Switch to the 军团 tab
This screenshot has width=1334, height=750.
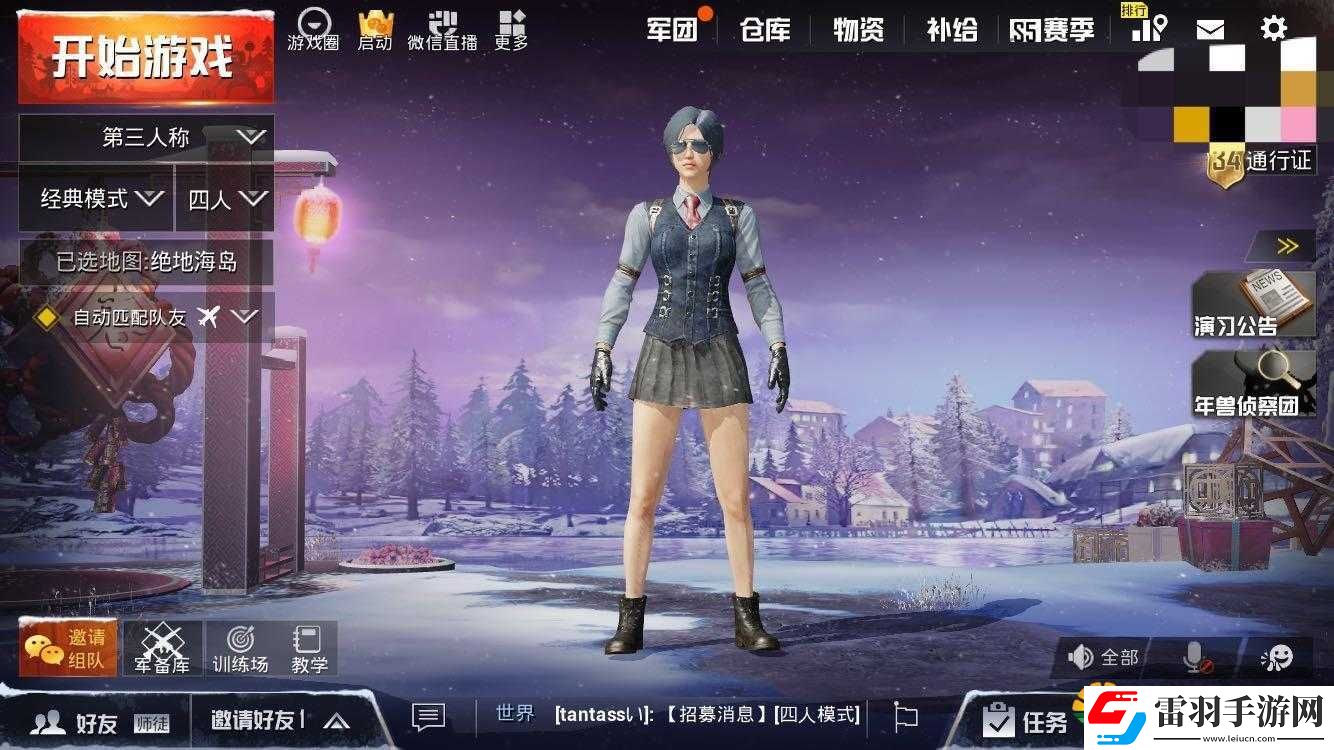(670, 29)
